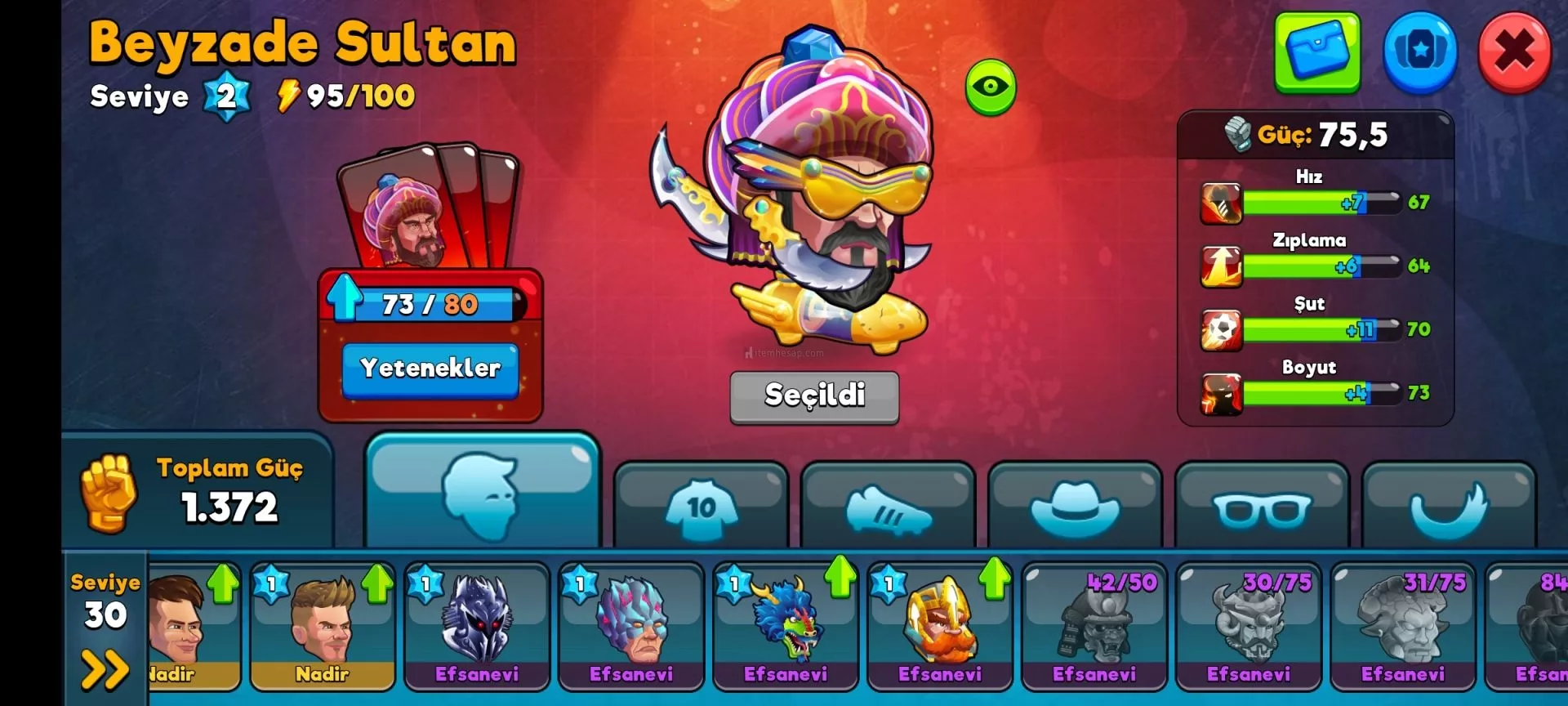1568x706 pixels.
Task: Open the Yetenekler abilities panel
Action: pos(430,369)
